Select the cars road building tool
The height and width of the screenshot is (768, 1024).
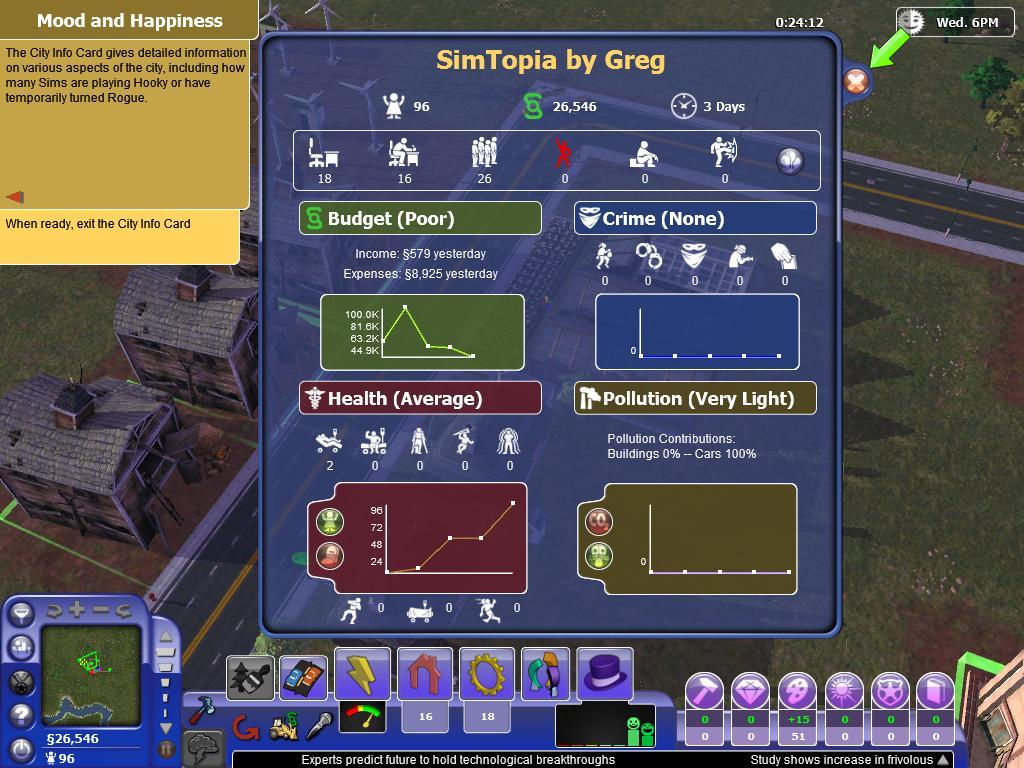click(x=302, y=679)
